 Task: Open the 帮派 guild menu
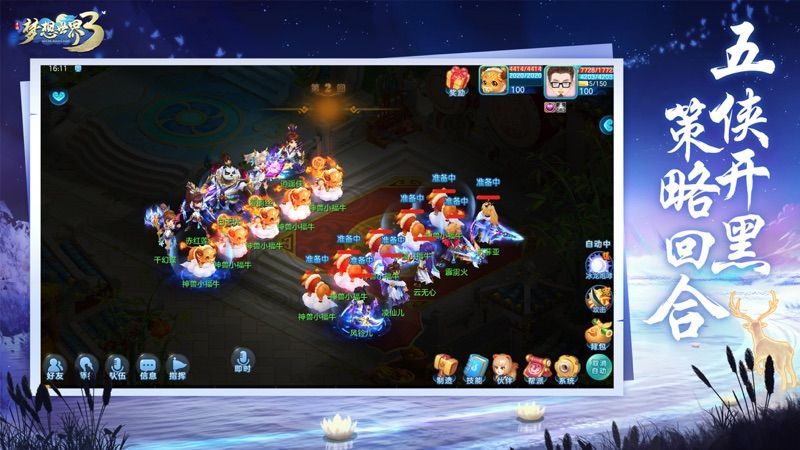point(537,367)
